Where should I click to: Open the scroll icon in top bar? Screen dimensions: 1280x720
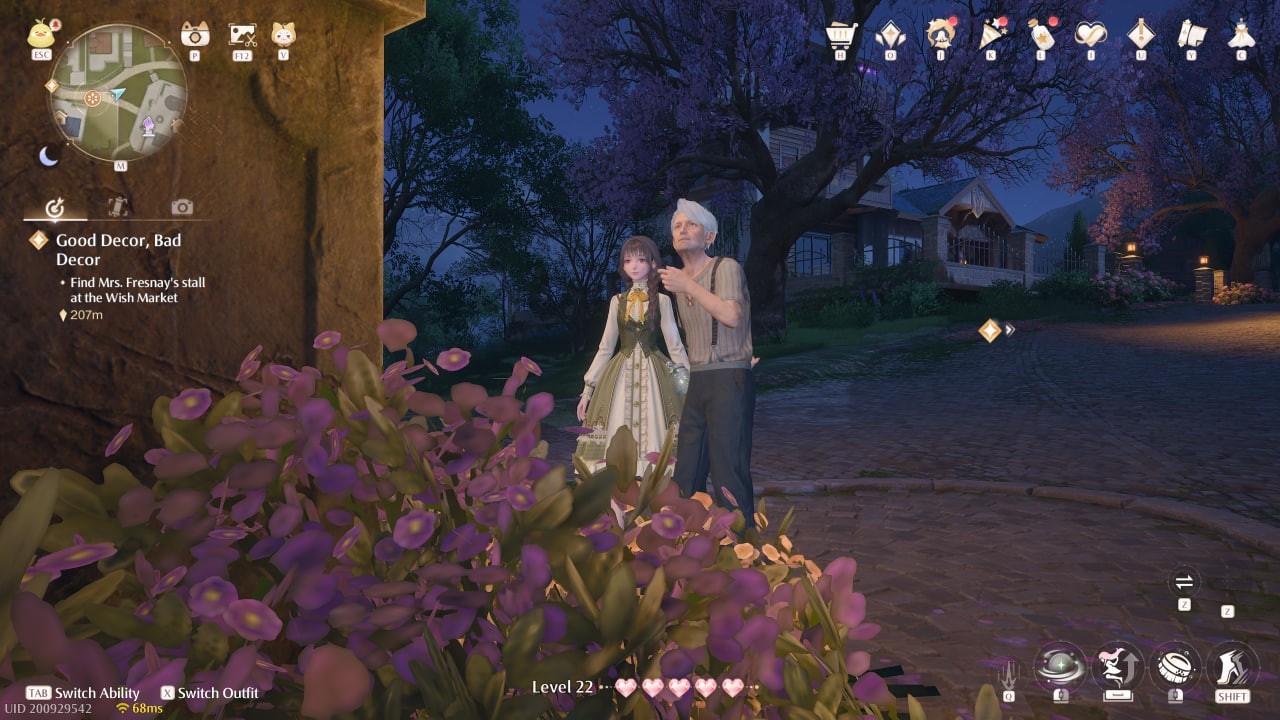[1191, 34]
